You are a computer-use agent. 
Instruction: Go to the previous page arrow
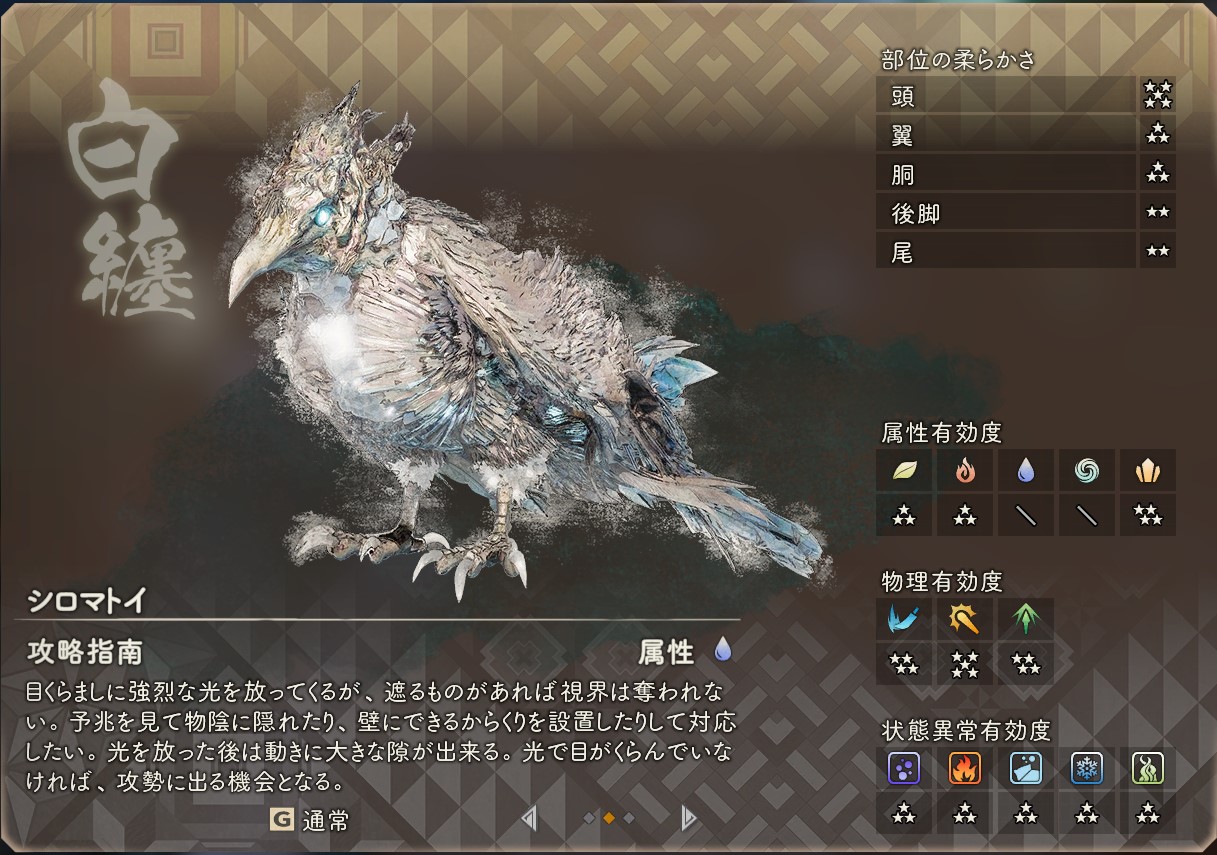click(529, 819)
